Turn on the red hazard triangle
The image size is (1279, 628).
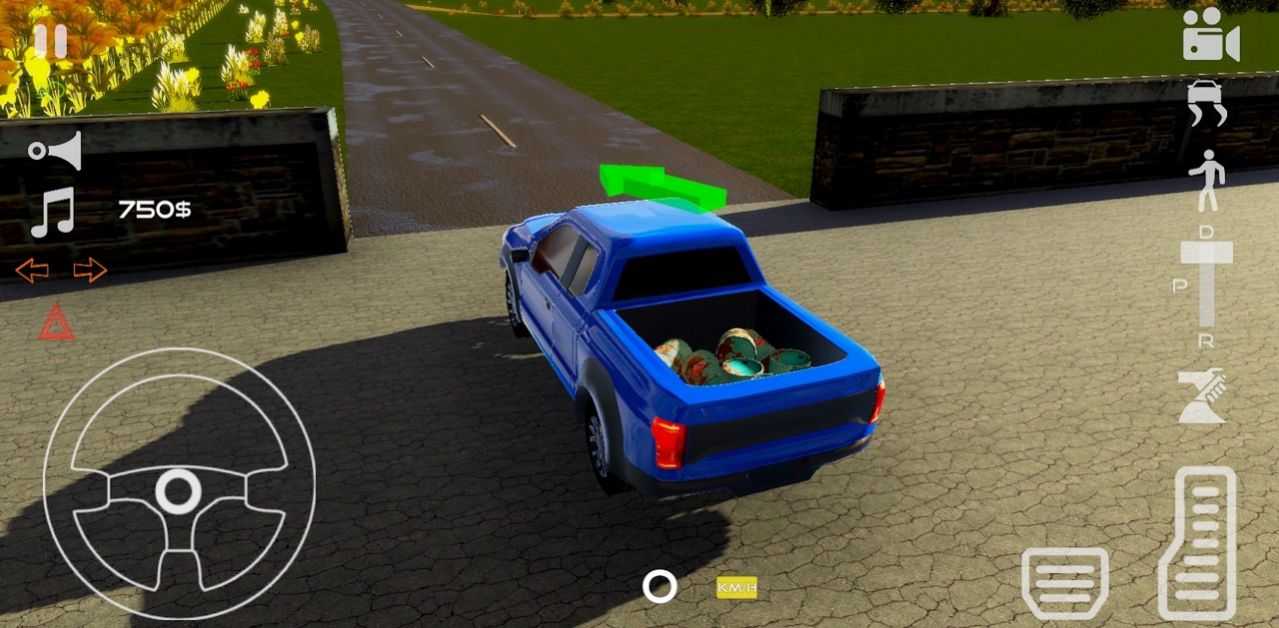[56, 323]
